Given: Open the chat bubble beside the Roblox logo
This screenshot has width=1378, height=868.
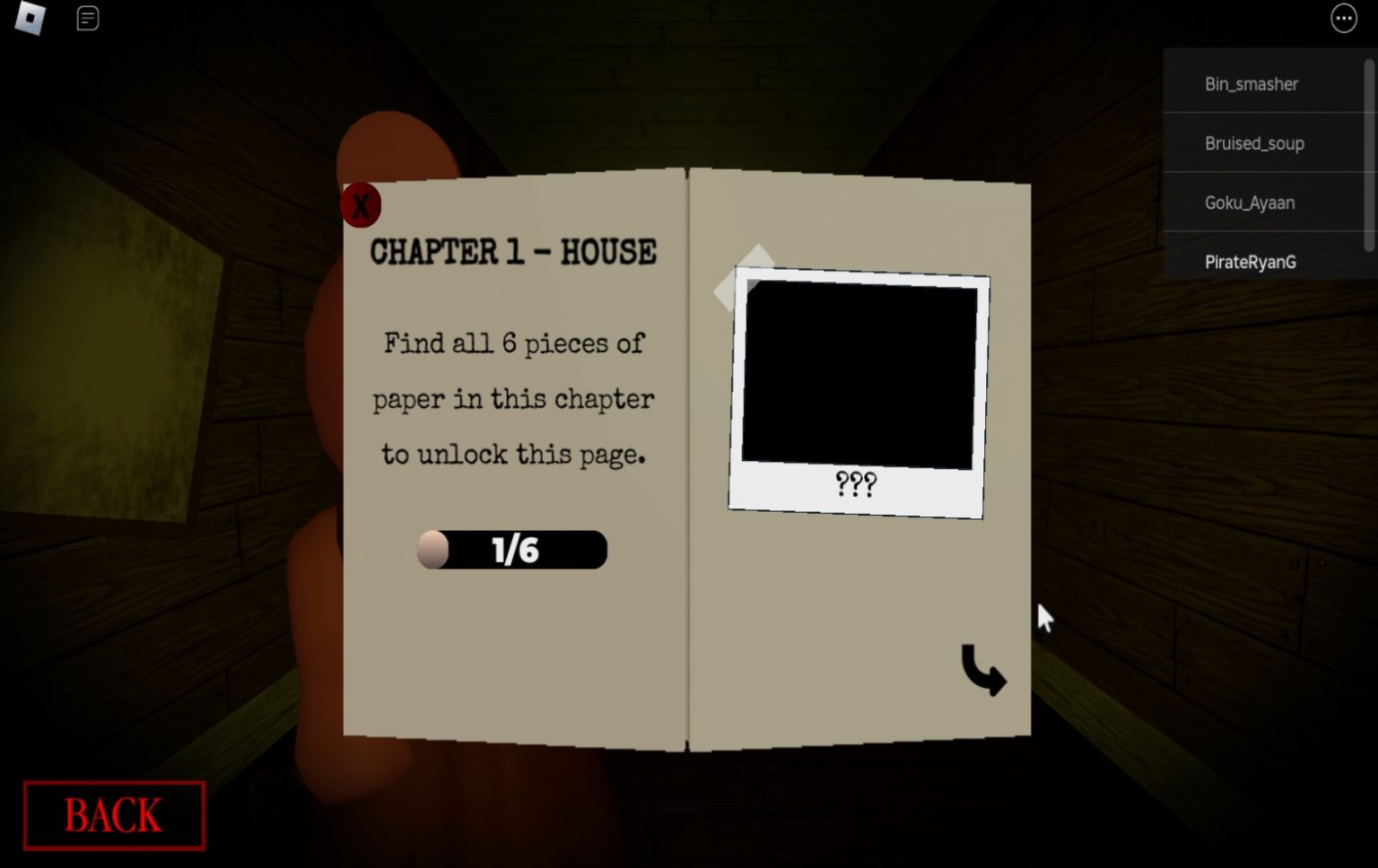Looking at the screenshot, I should 87,19.
